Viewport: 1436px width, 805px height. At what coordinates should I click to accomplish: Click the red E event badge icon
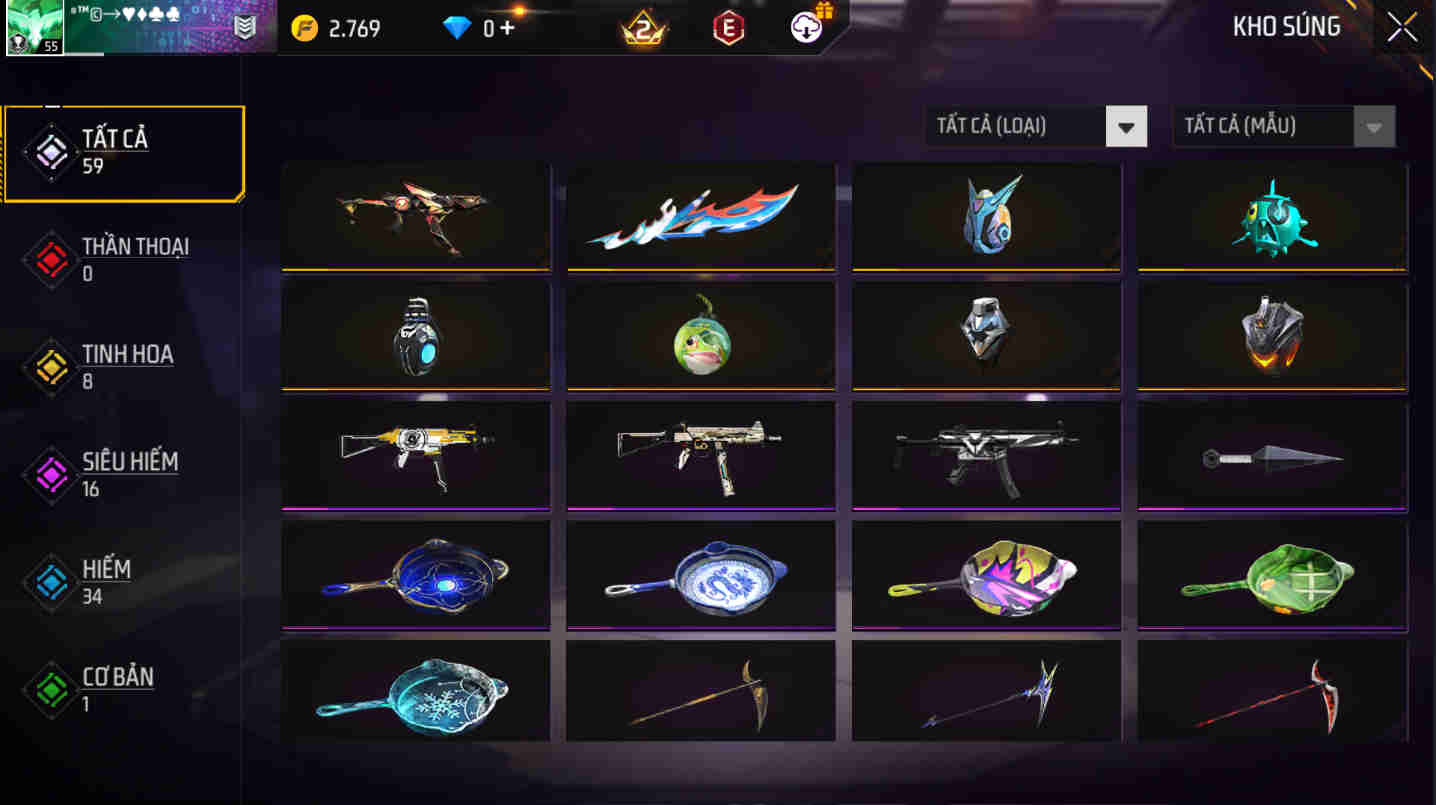point(727,28)
